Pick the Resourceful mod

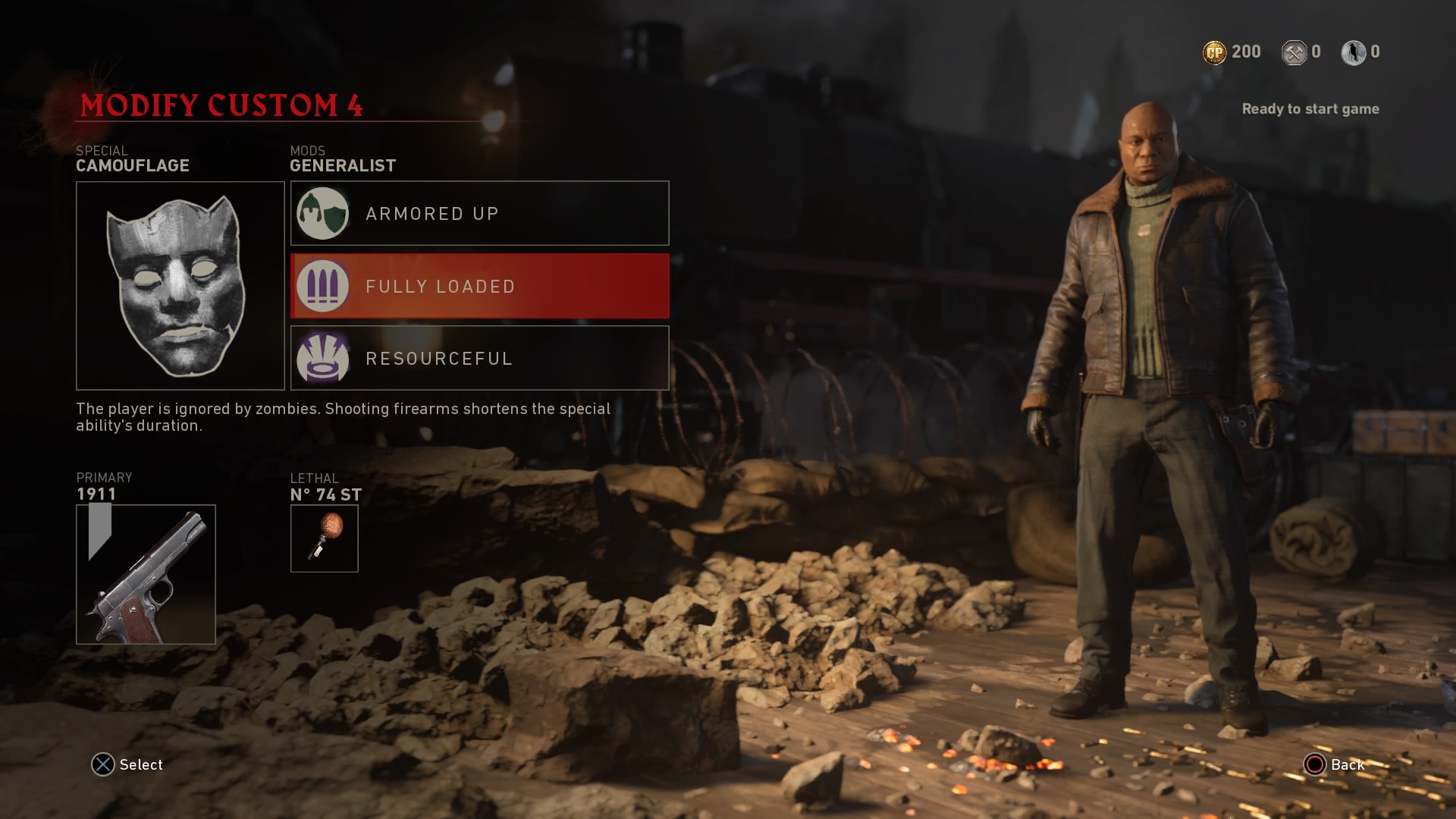pos(479,358)
